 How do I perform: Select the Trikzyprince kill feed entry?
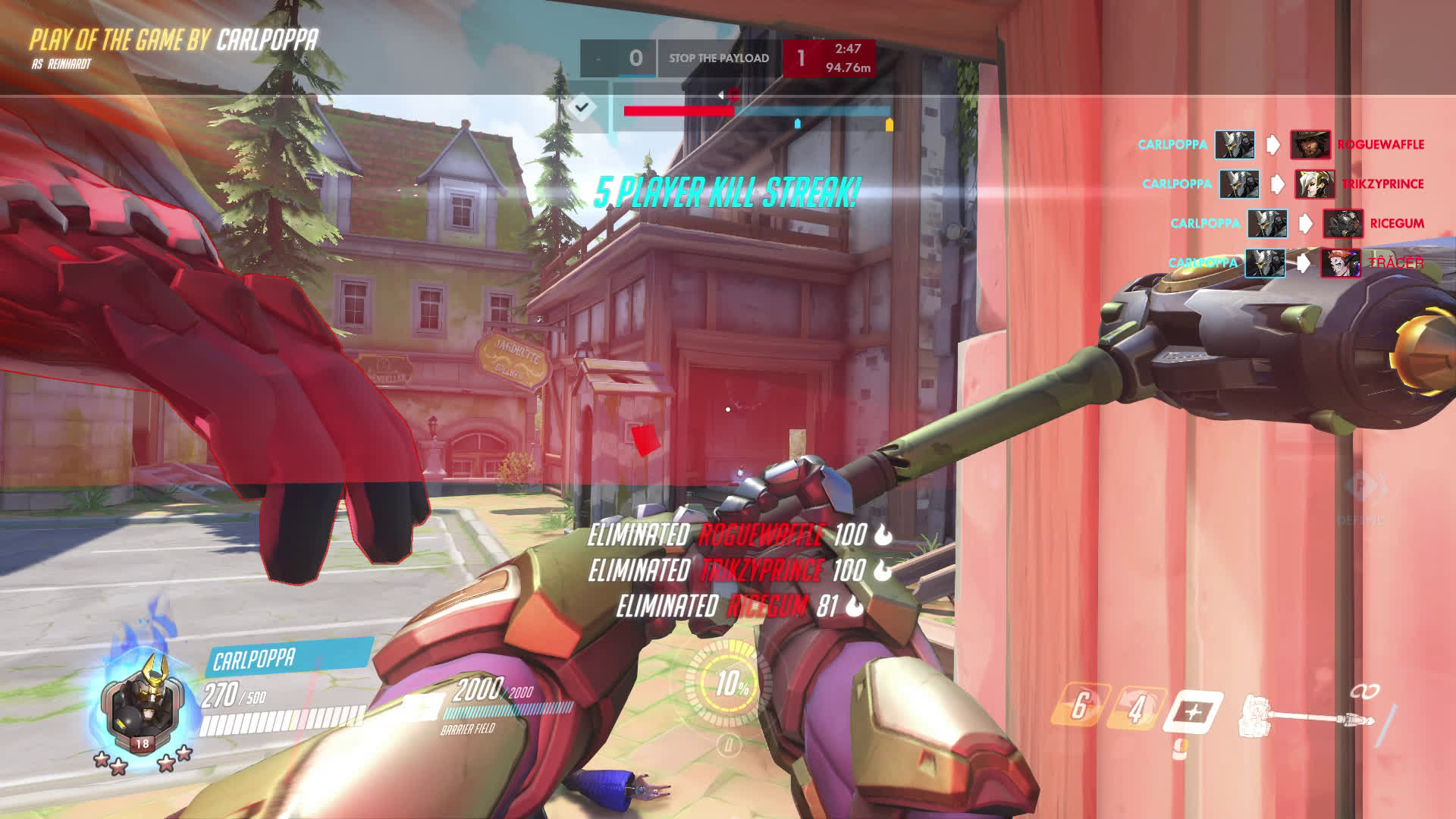pos(1283,184)
